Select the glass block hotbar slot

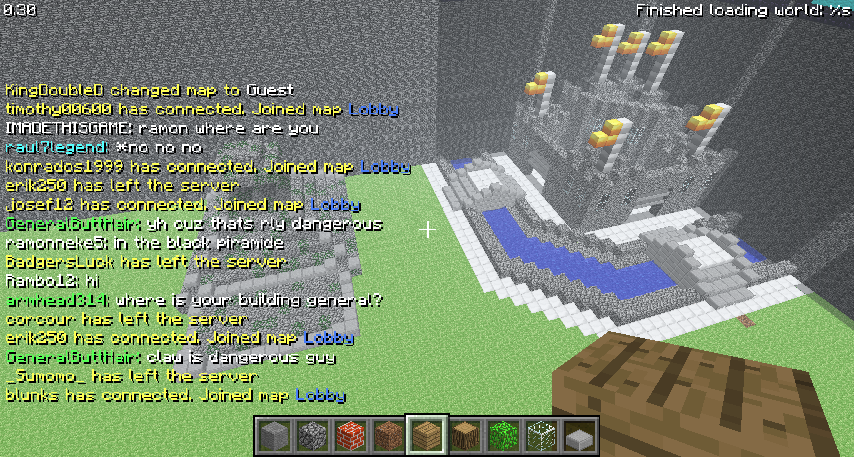[x=540, y=436]
